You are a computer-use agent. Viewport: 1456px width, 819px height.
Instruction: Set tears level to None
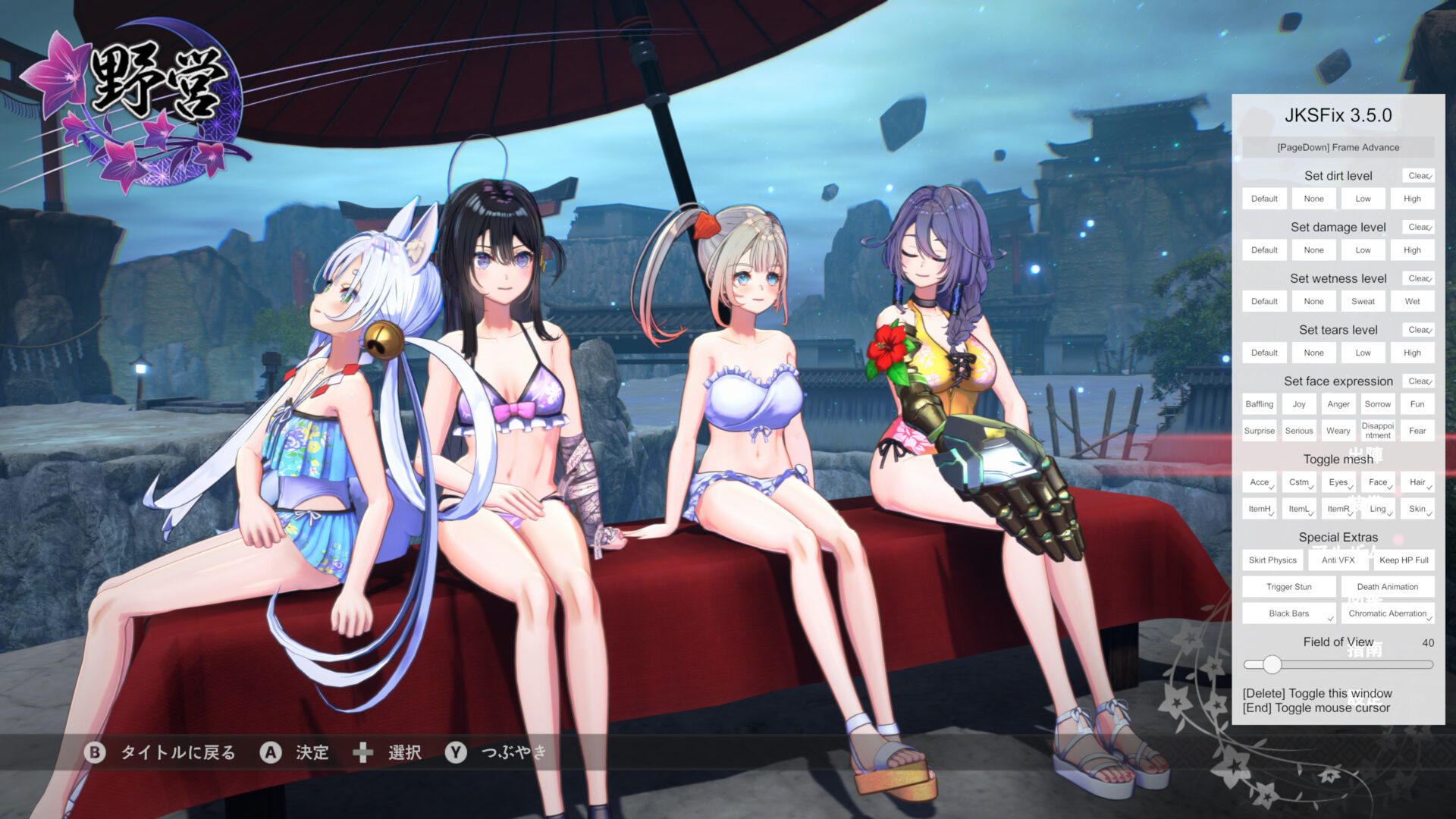tap(1313, 352)
